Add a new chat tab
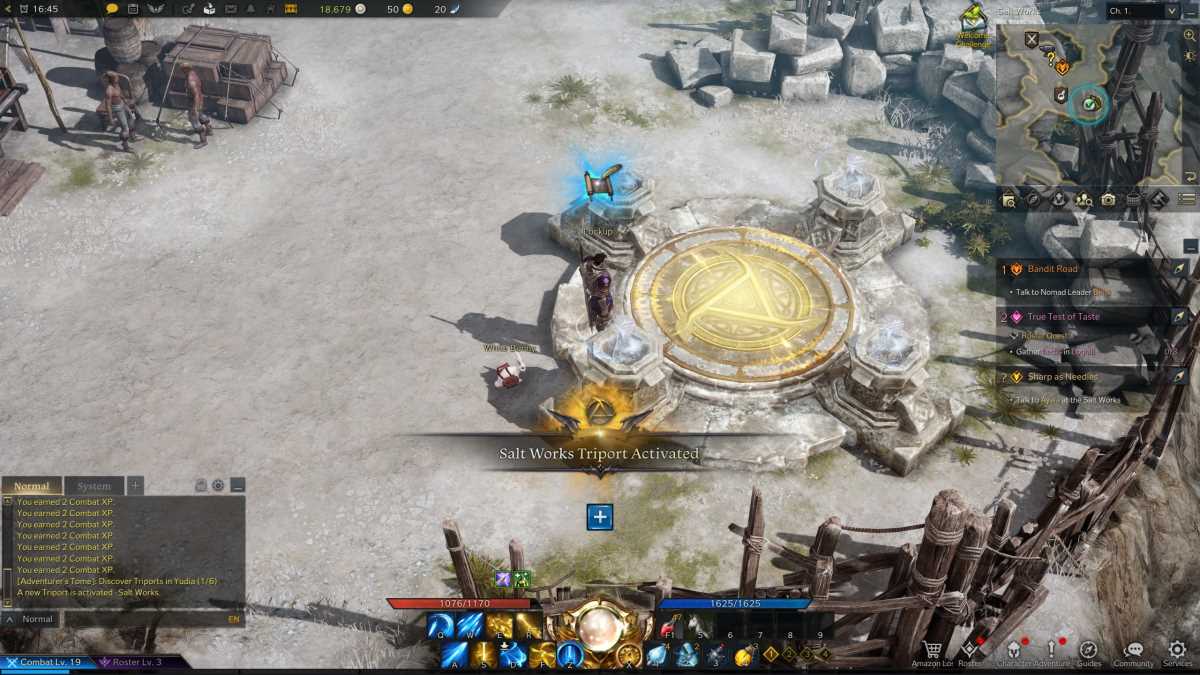Image resolution: width=1200 pixels, height=675 pixels. point(136,486)
